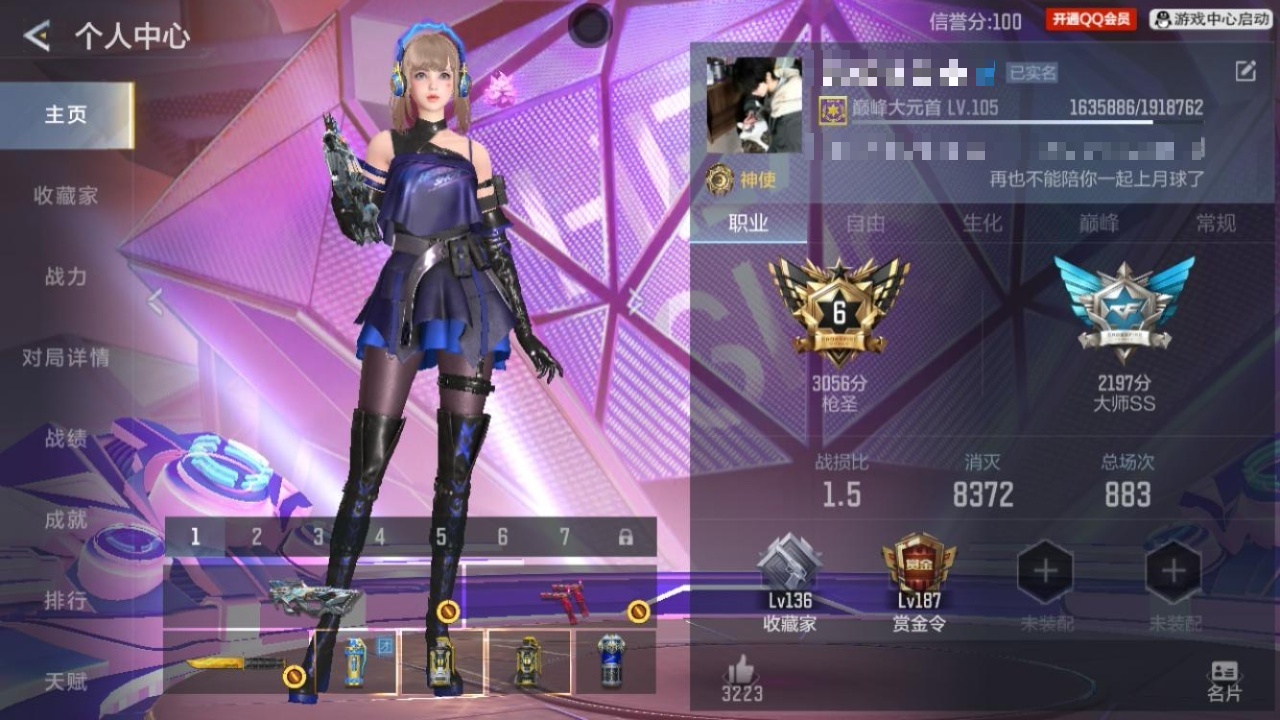
Task: Click the 开通QQ会员 button
Action: 1091,19
